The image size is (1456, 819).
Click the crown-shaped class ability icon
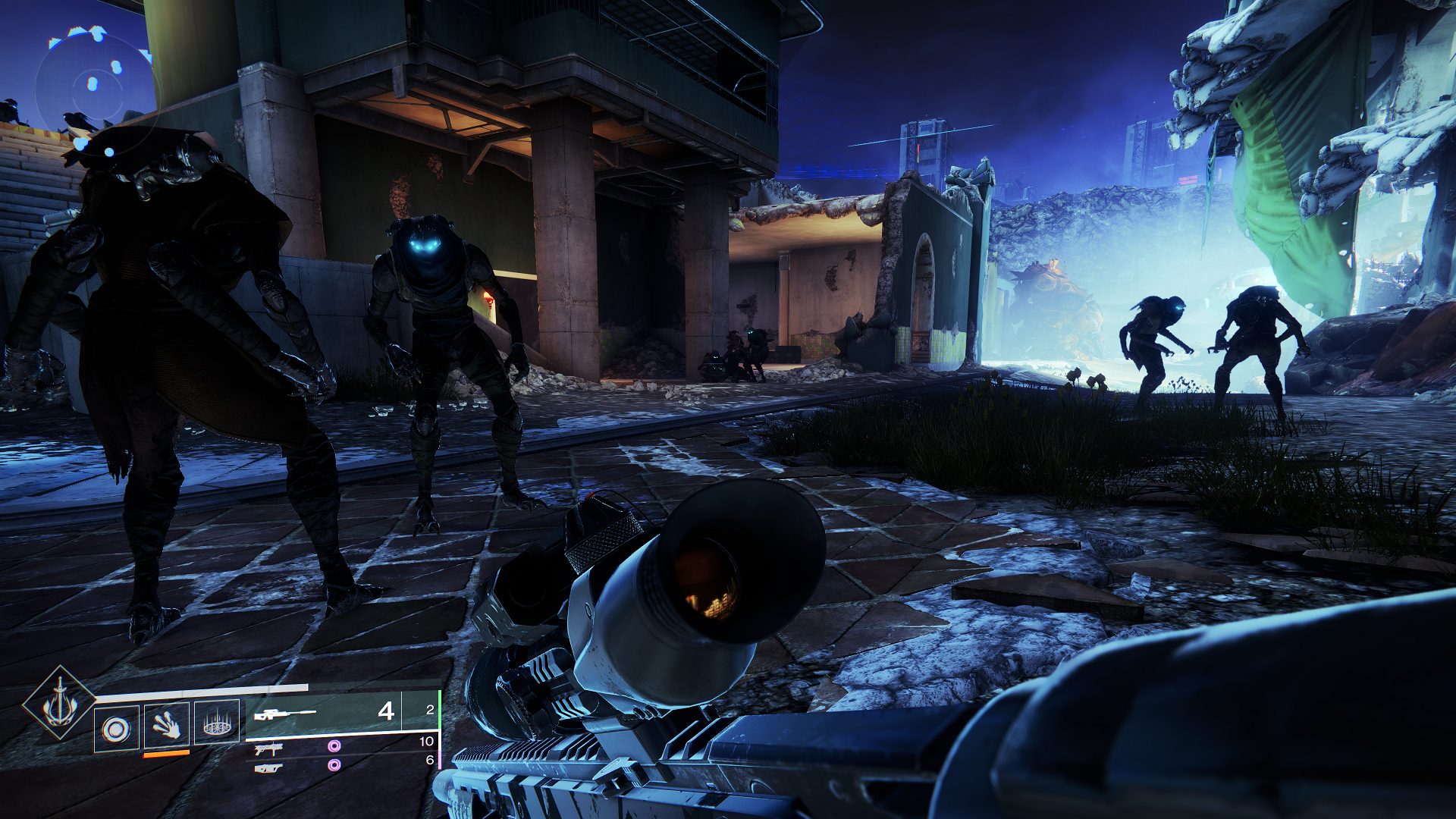217,726
